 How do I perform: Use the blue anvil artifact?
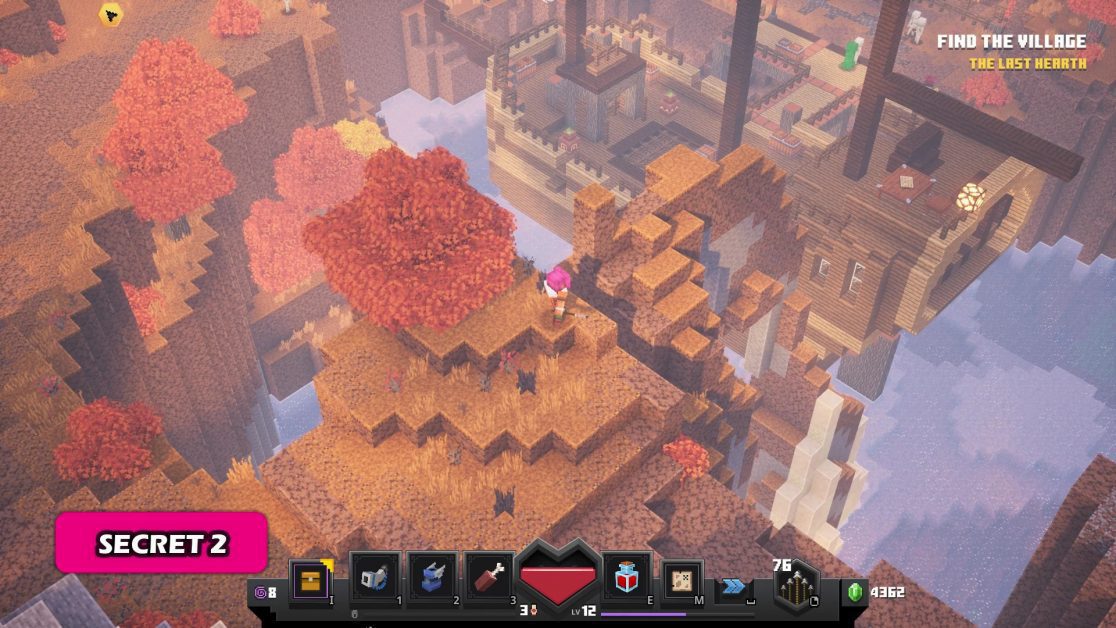[432, 580]
